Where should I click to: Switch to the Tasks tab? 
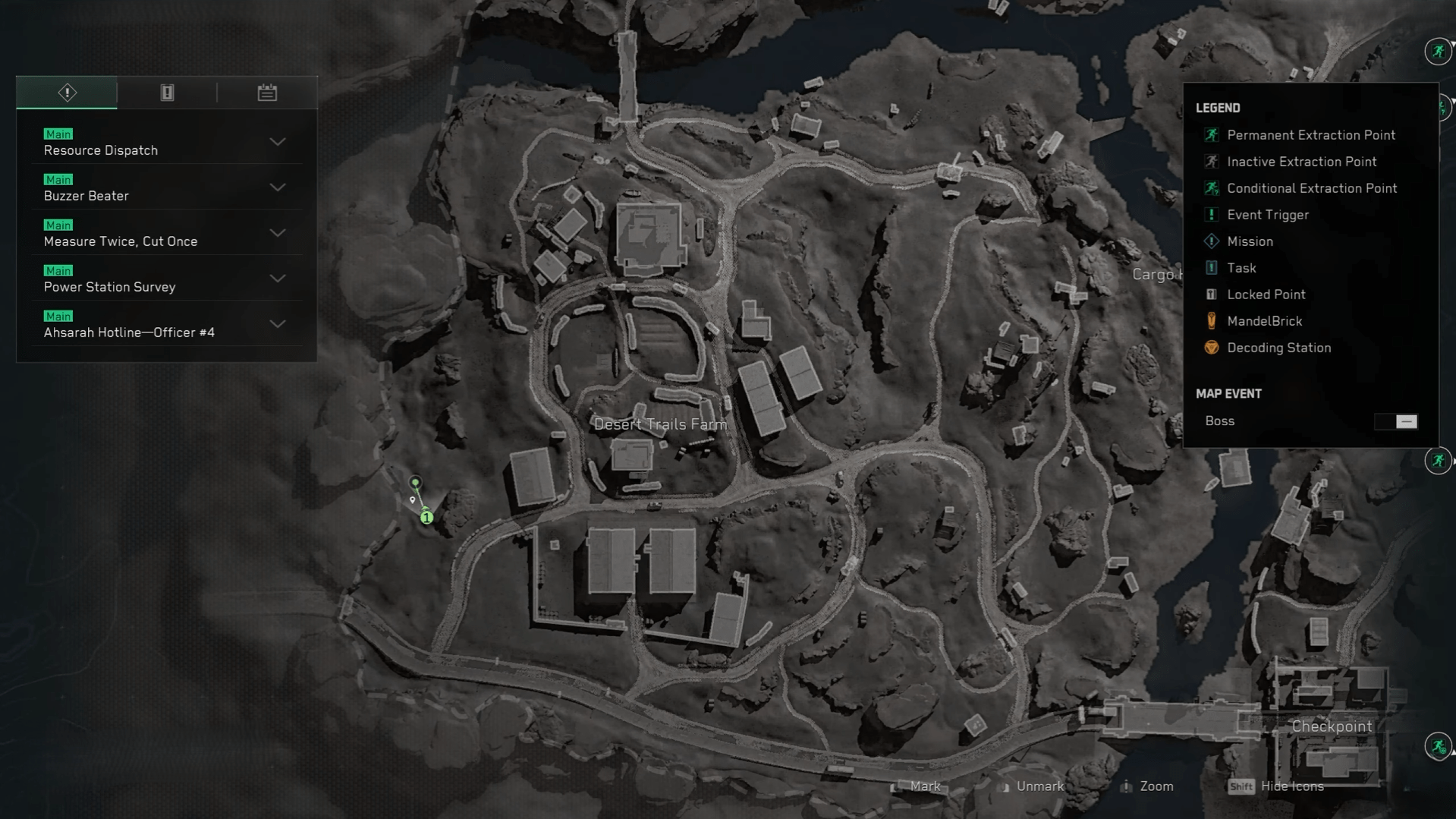[166, 92]
